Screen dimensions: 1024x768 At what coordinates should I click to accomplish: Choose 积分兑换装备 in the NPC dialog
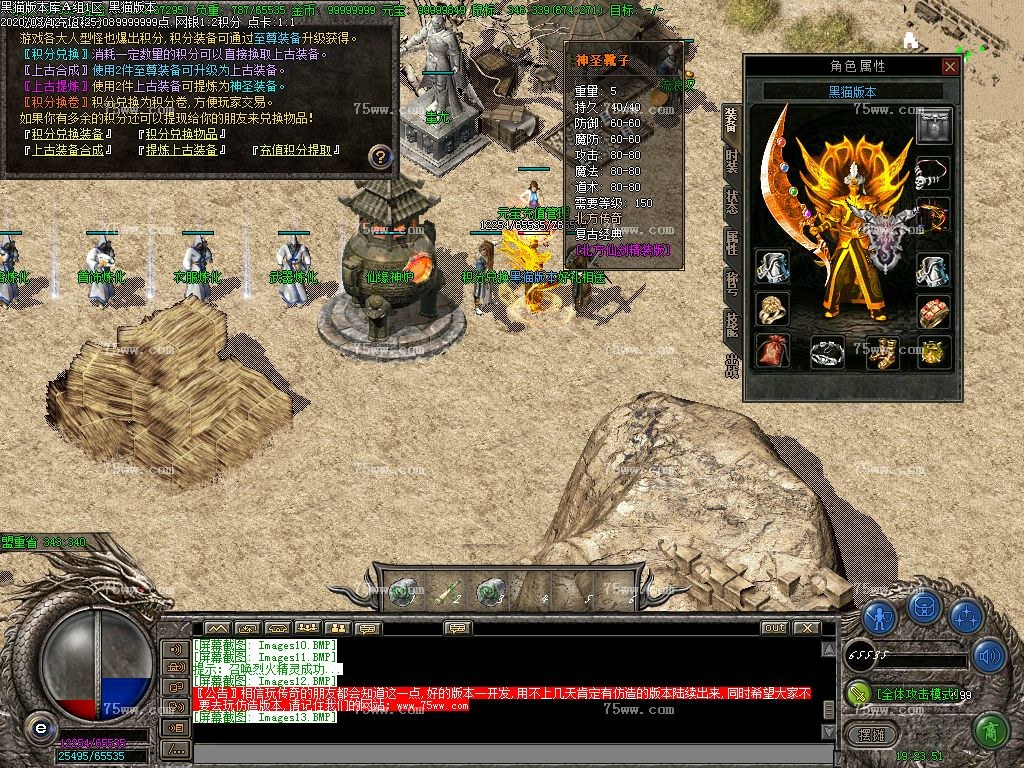pyautogui.click(x=67, y=134)
